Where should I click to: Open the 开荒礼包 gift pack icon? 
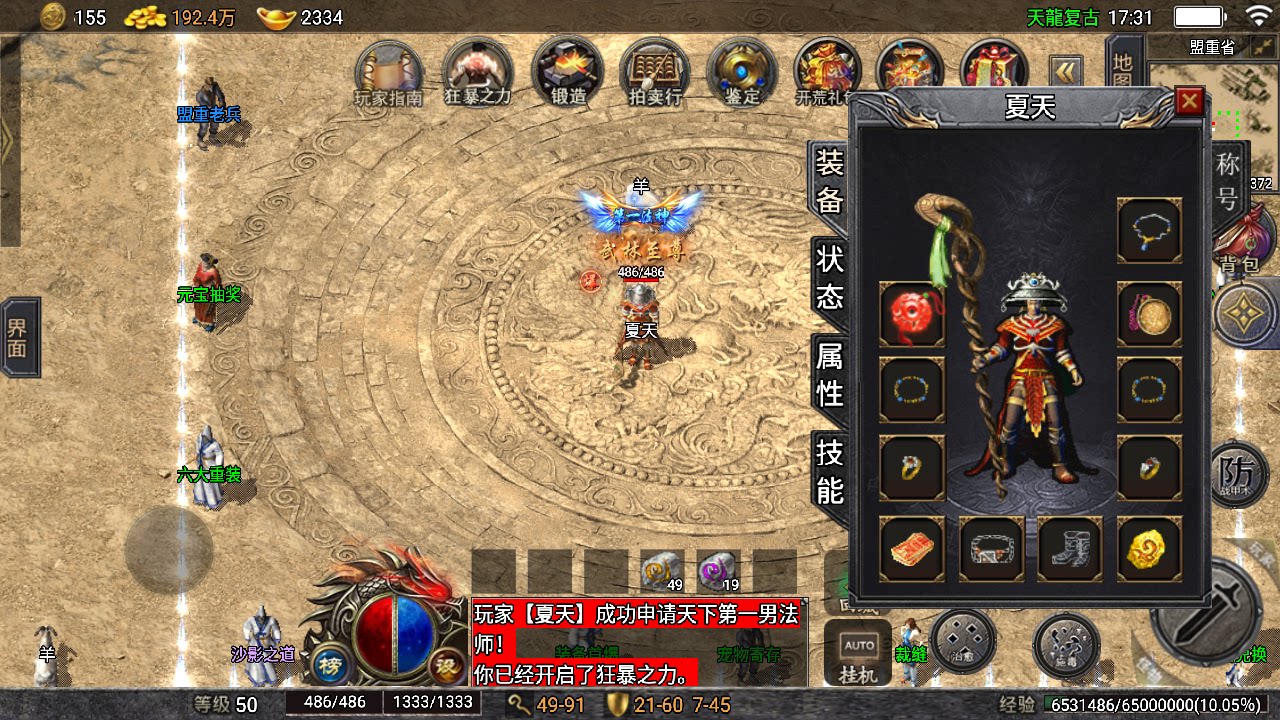828,73
